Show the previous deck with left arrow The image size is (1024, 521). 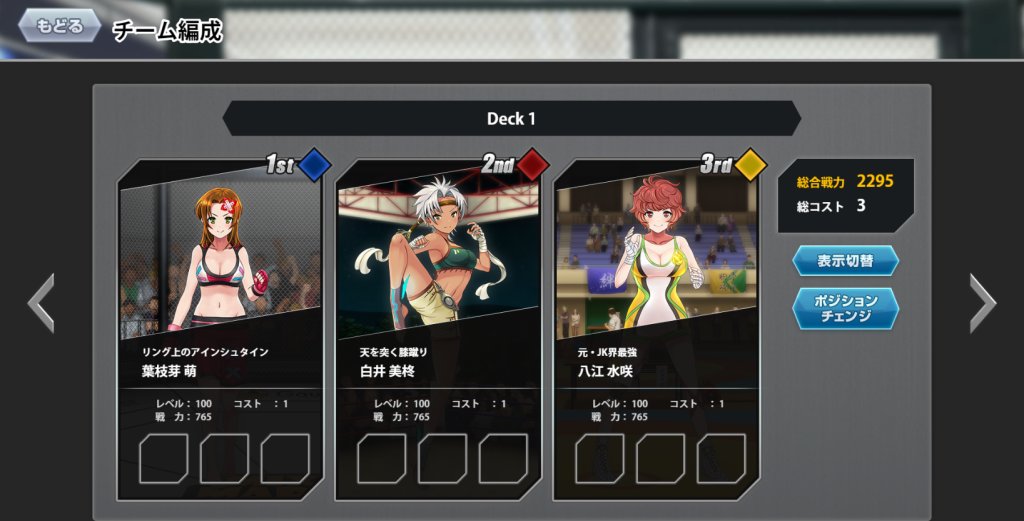[x=41, y=303]
